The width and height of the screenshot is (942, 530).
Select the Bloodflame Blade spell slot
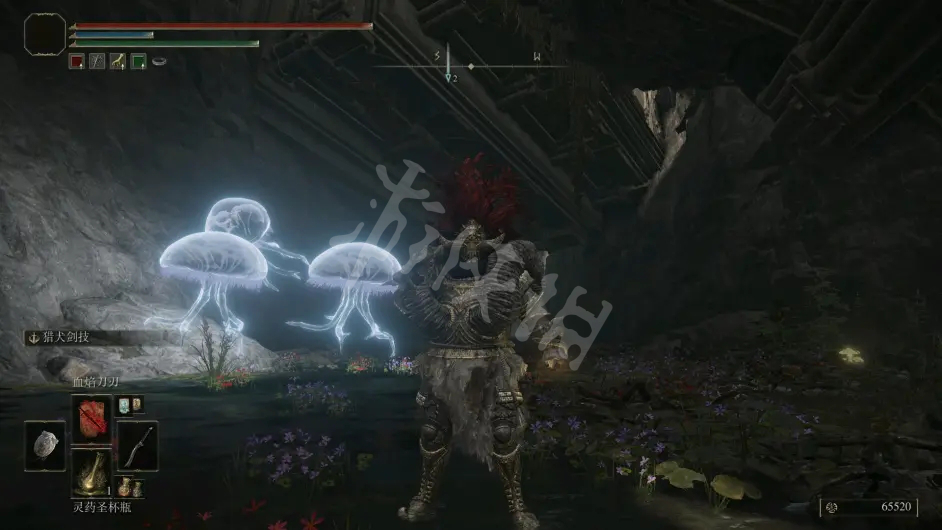91,419
